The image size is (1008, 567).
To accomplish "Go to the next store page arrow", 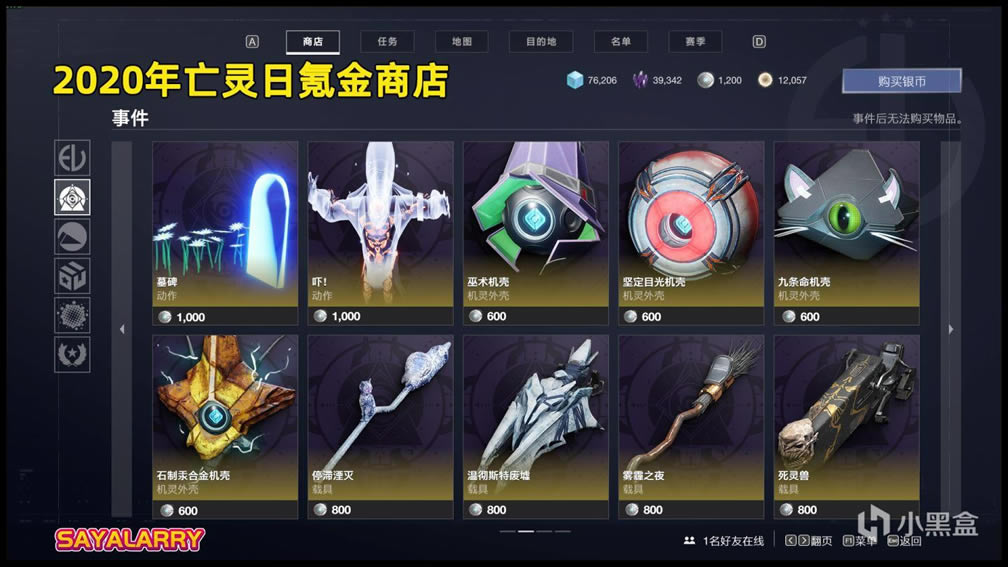I will pos(950,329).
